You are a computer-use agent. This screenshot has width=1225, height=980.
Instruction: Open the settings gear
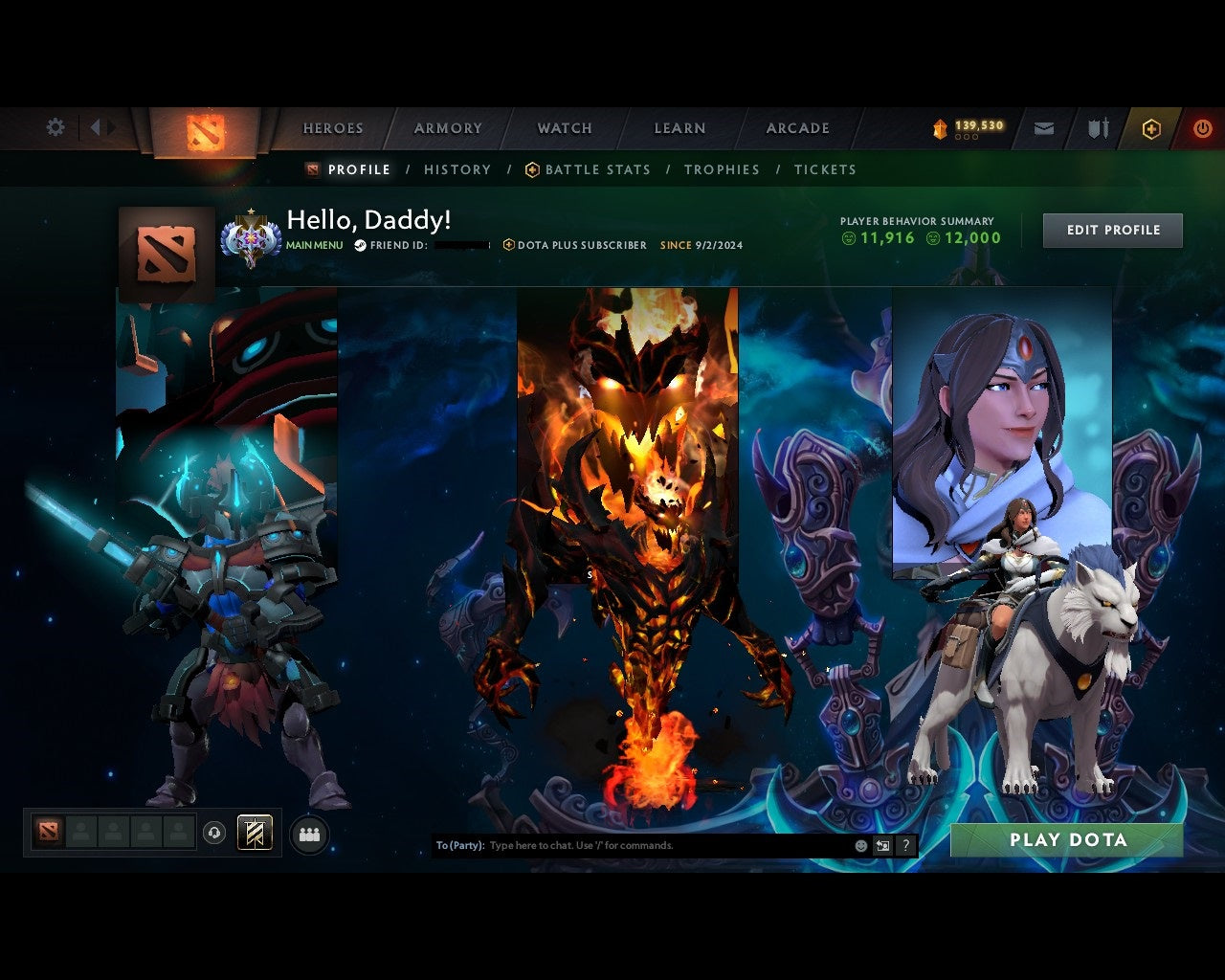pyautogui.click(x=55, y=126)
